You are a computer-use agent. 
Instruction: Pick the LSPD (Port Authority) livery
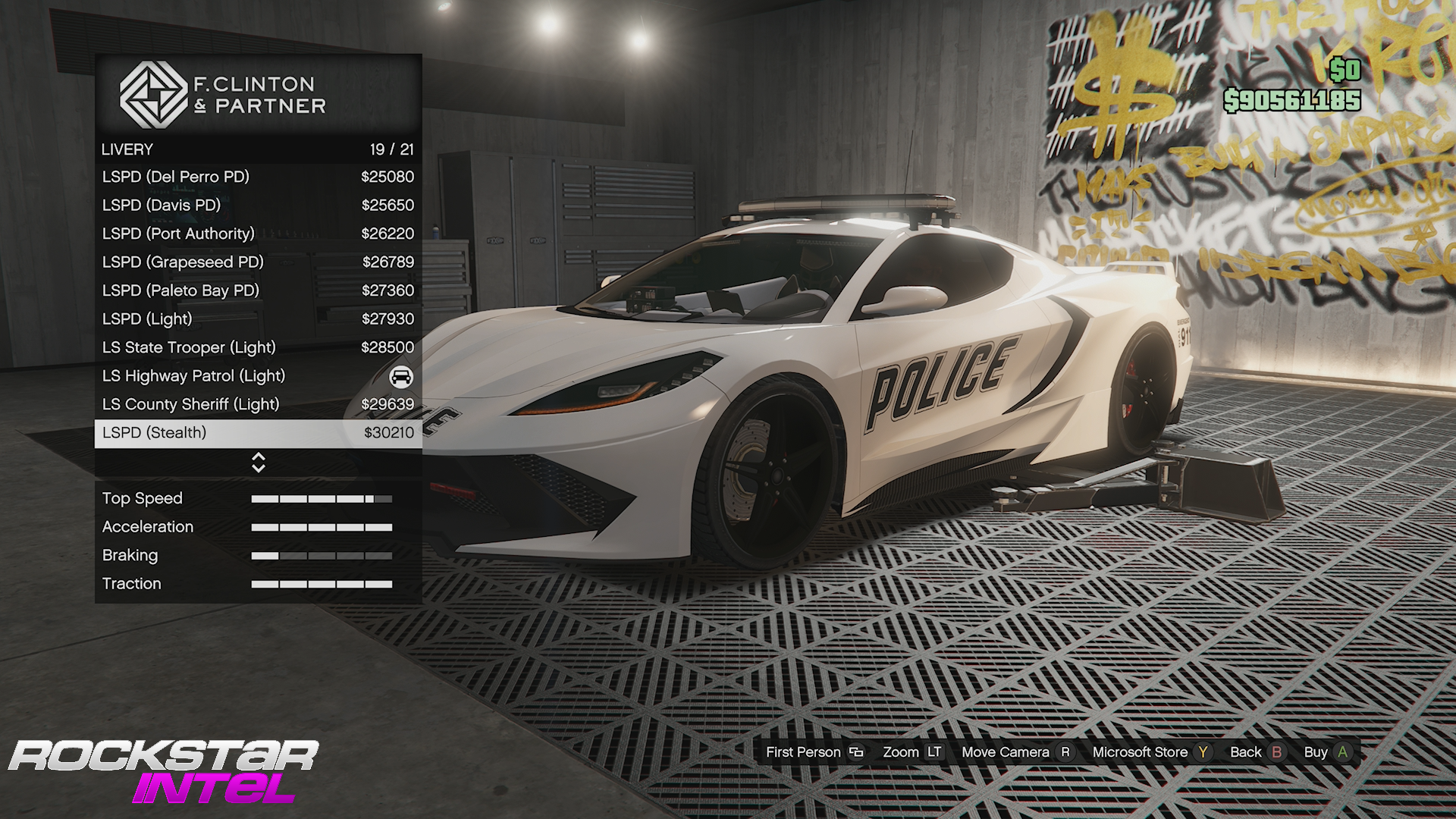pos(258,234)
